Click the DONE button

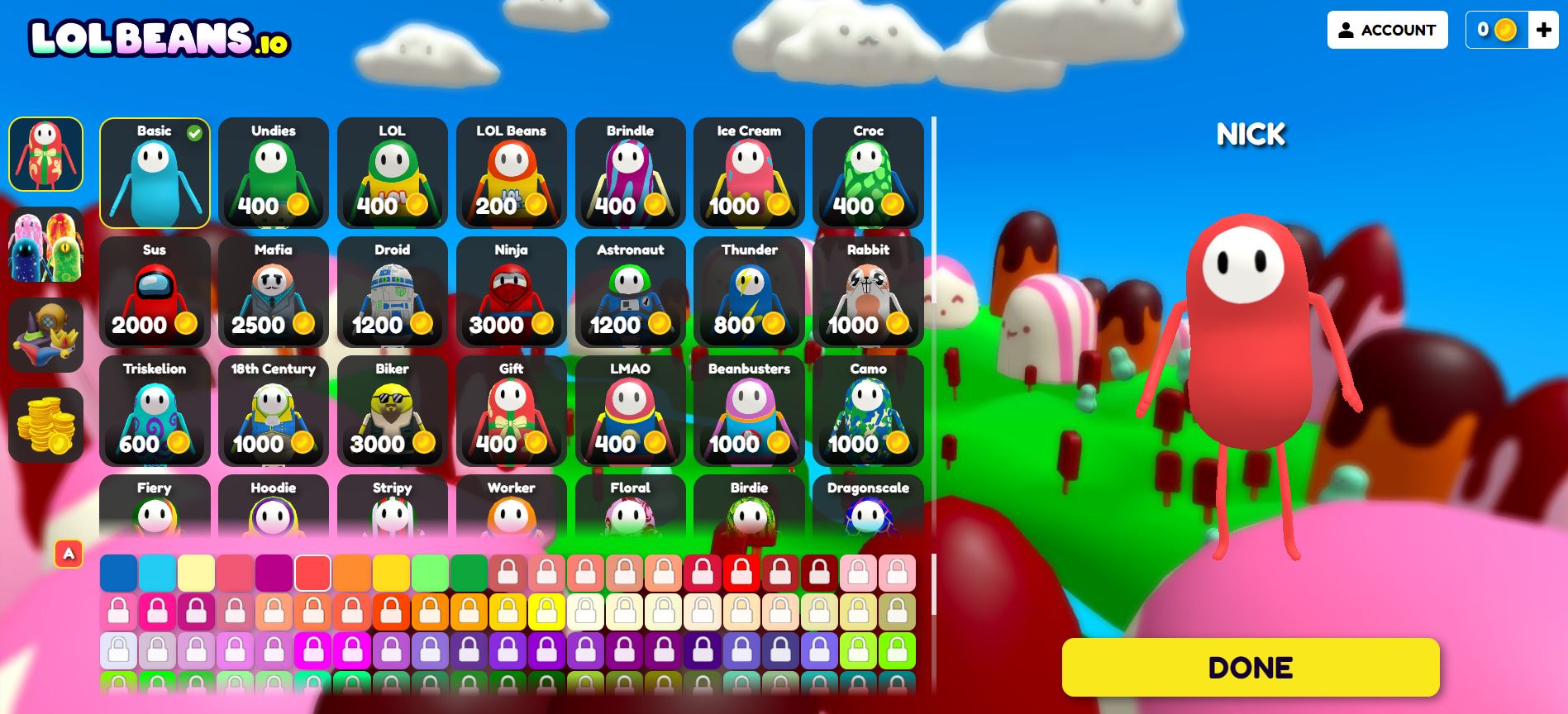click(x=1251, y=665)
